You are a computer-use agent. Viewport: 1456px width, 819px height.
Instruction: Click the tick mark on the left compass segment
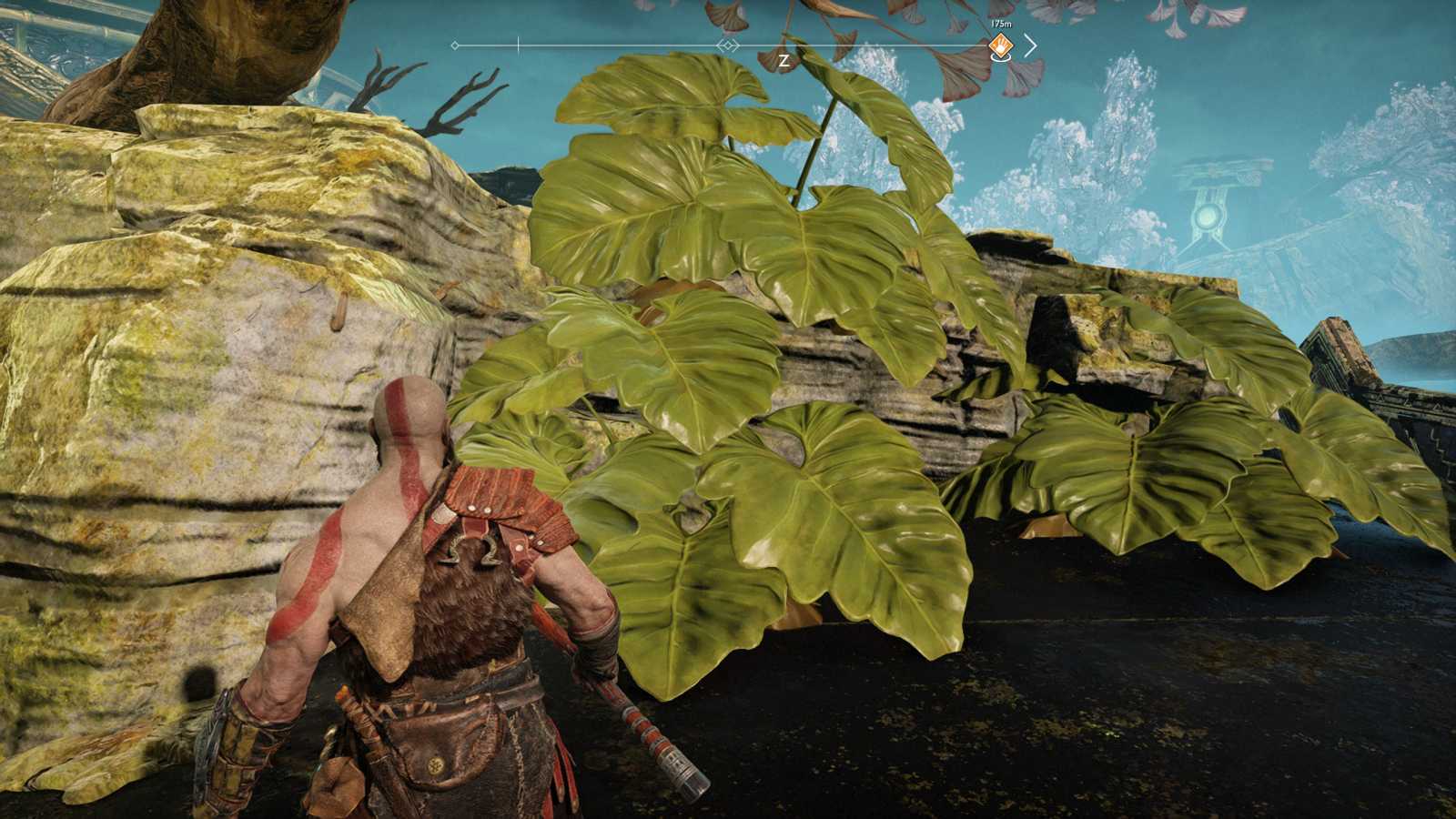tap(518, 44)
